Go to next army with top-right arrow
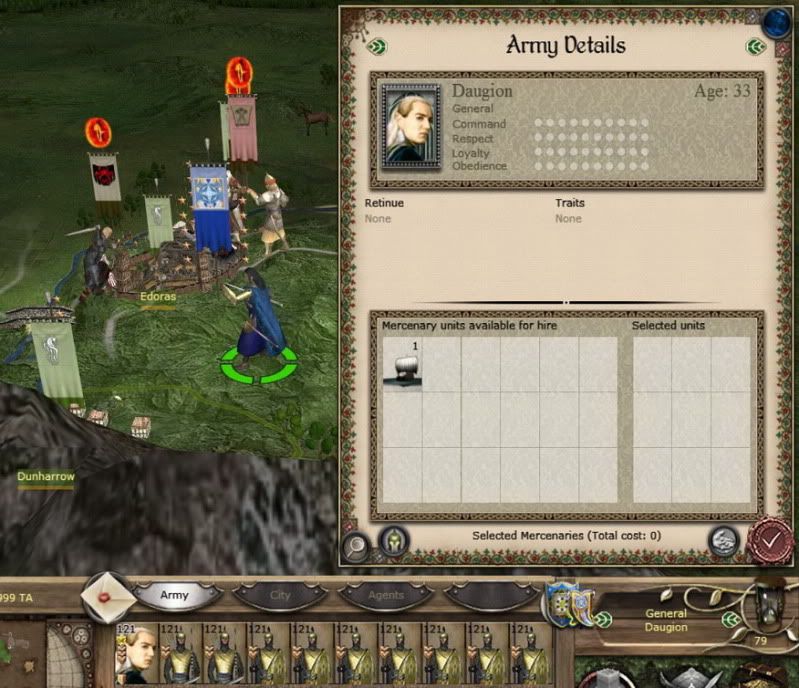Viewport: 799px width, 688px height. coord(755,46)
